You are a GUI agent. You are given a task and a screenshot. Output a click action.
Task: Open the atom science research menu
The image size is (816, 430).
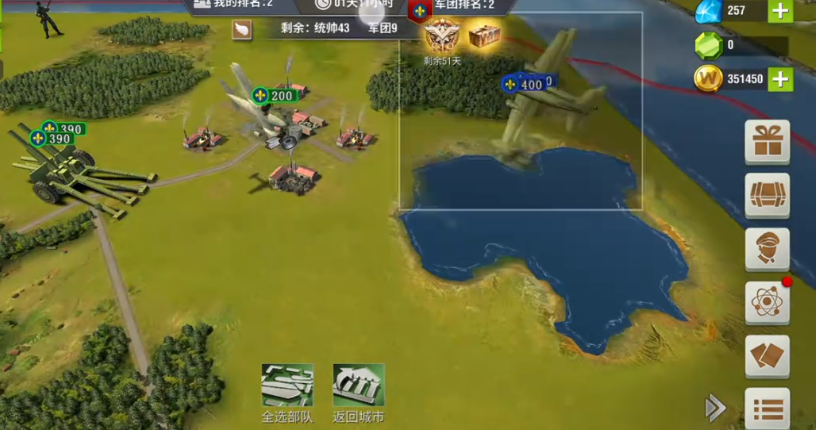[x=767, y=302]
